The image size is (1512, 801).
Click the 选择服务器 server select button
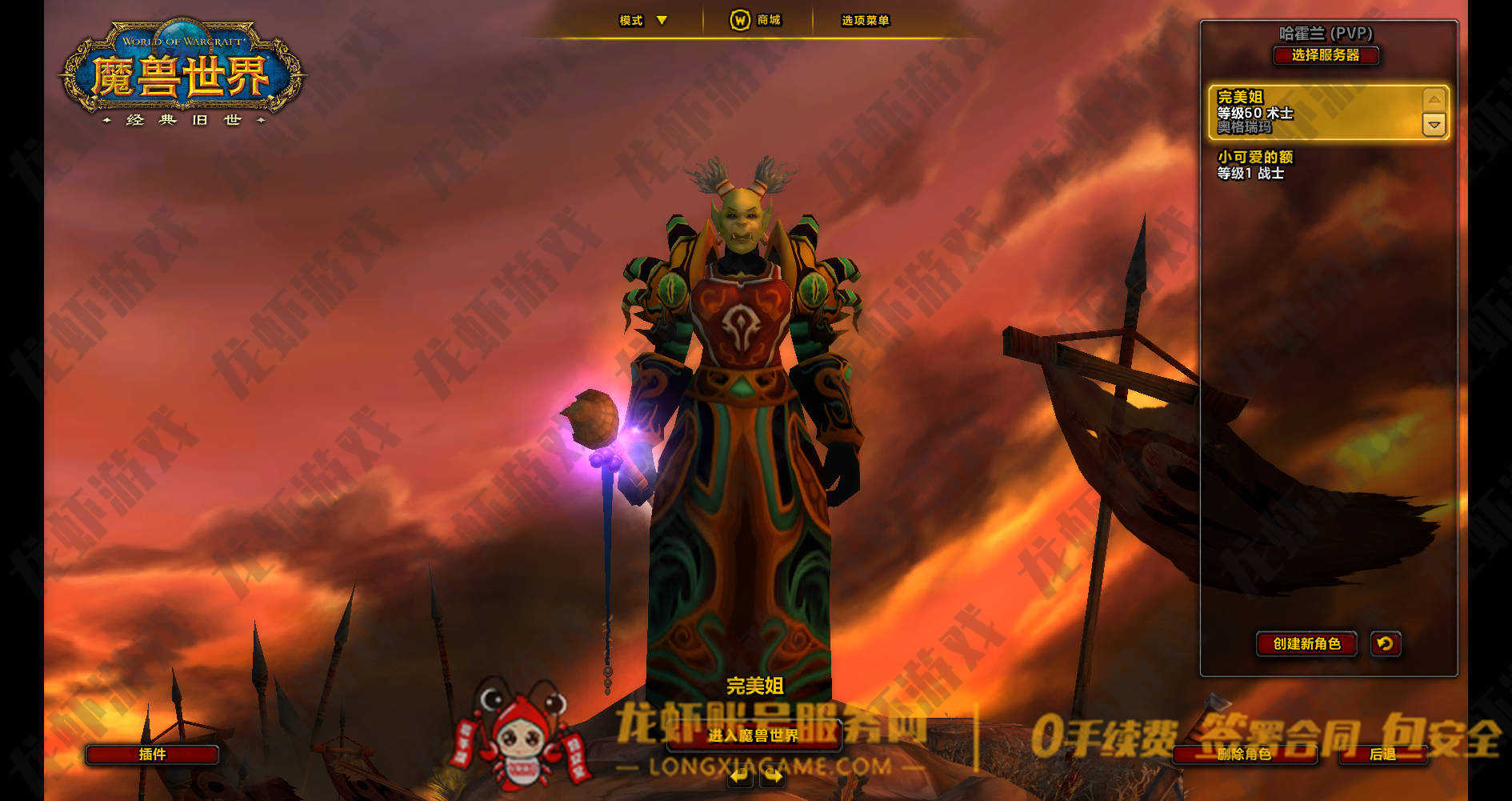coord(1326,55)
